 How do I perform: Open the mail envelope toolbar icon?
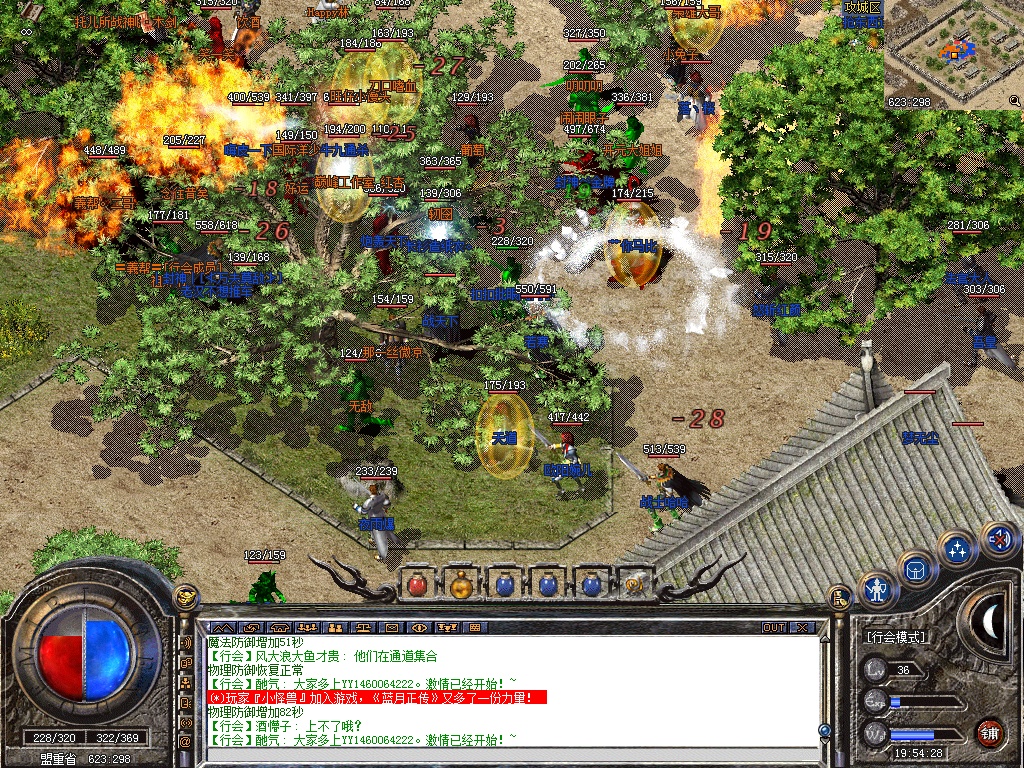[x=391, y=628]
